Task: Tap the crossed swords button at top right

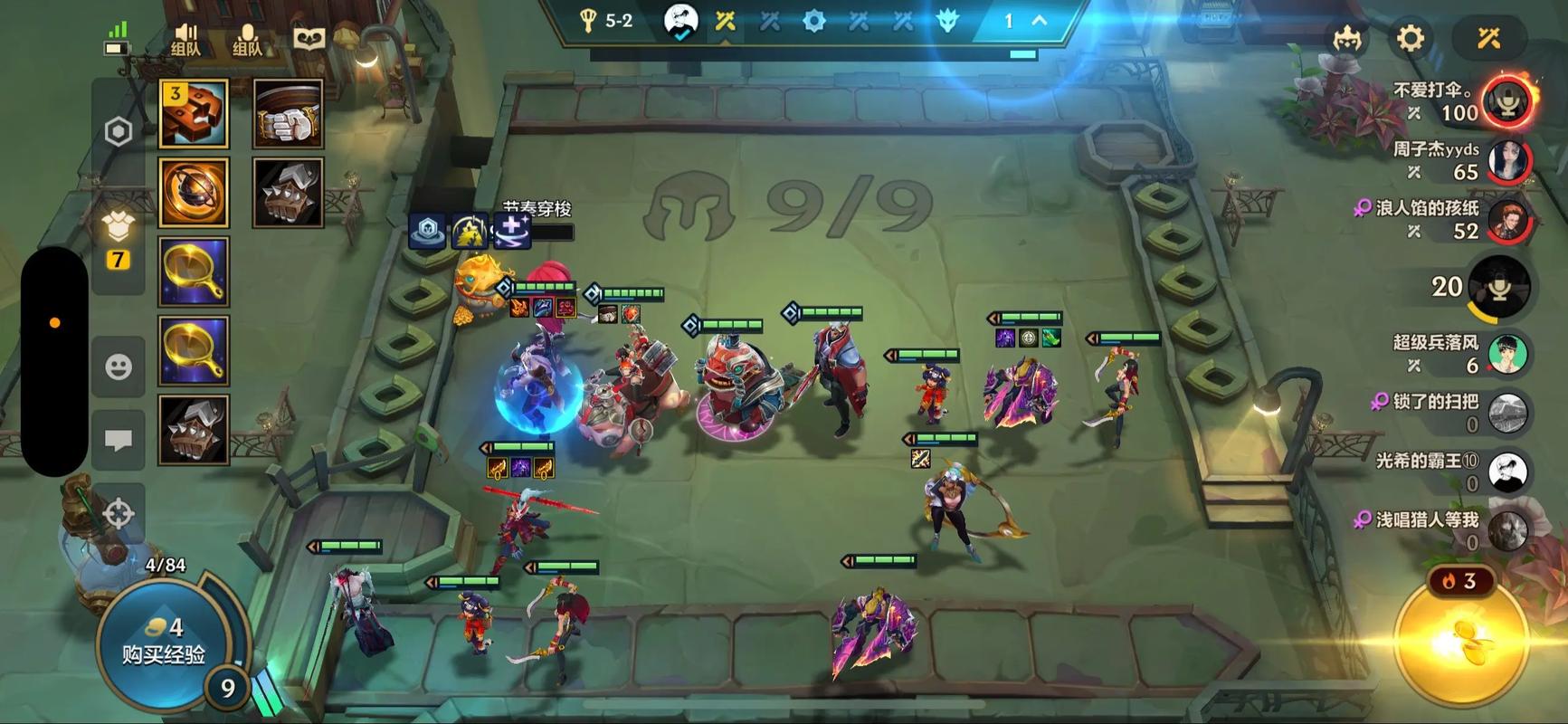Action: [1488, 39]
